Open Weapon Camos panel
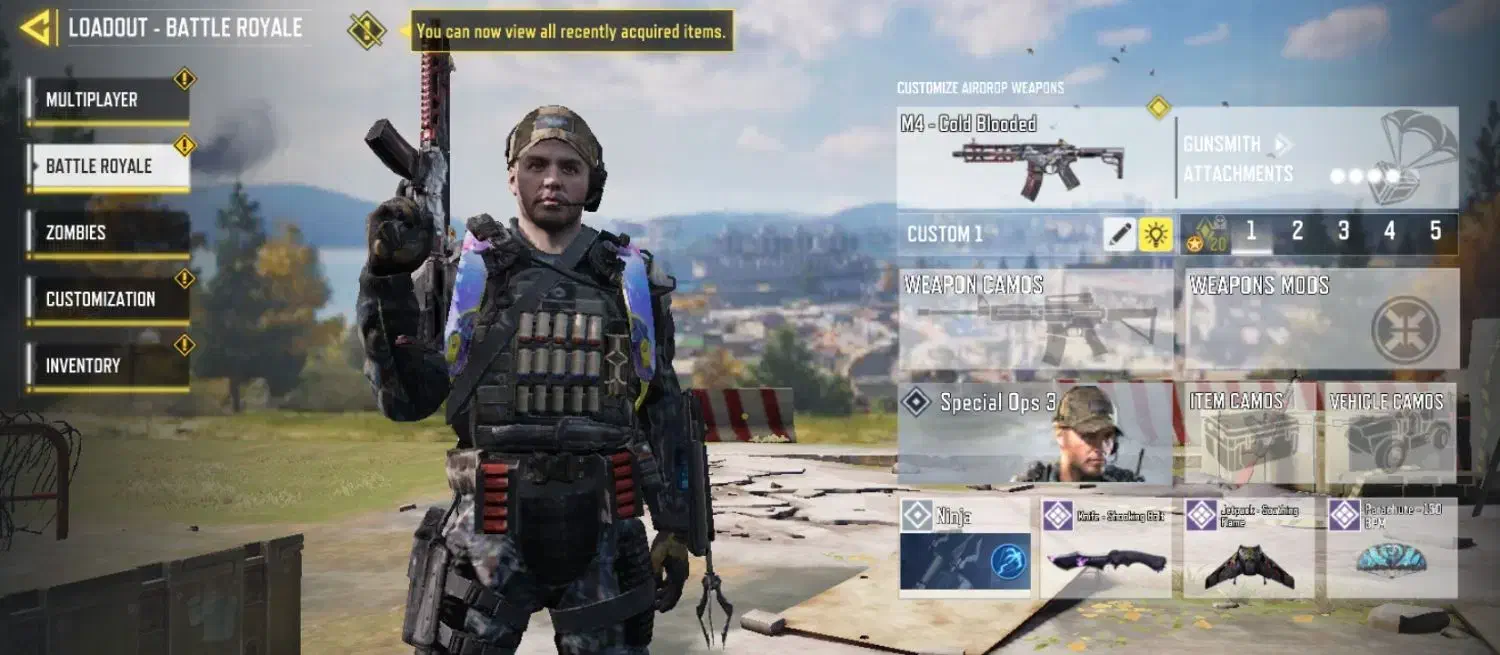This screenshot has width=1500, height=655. click(1035, 319)
